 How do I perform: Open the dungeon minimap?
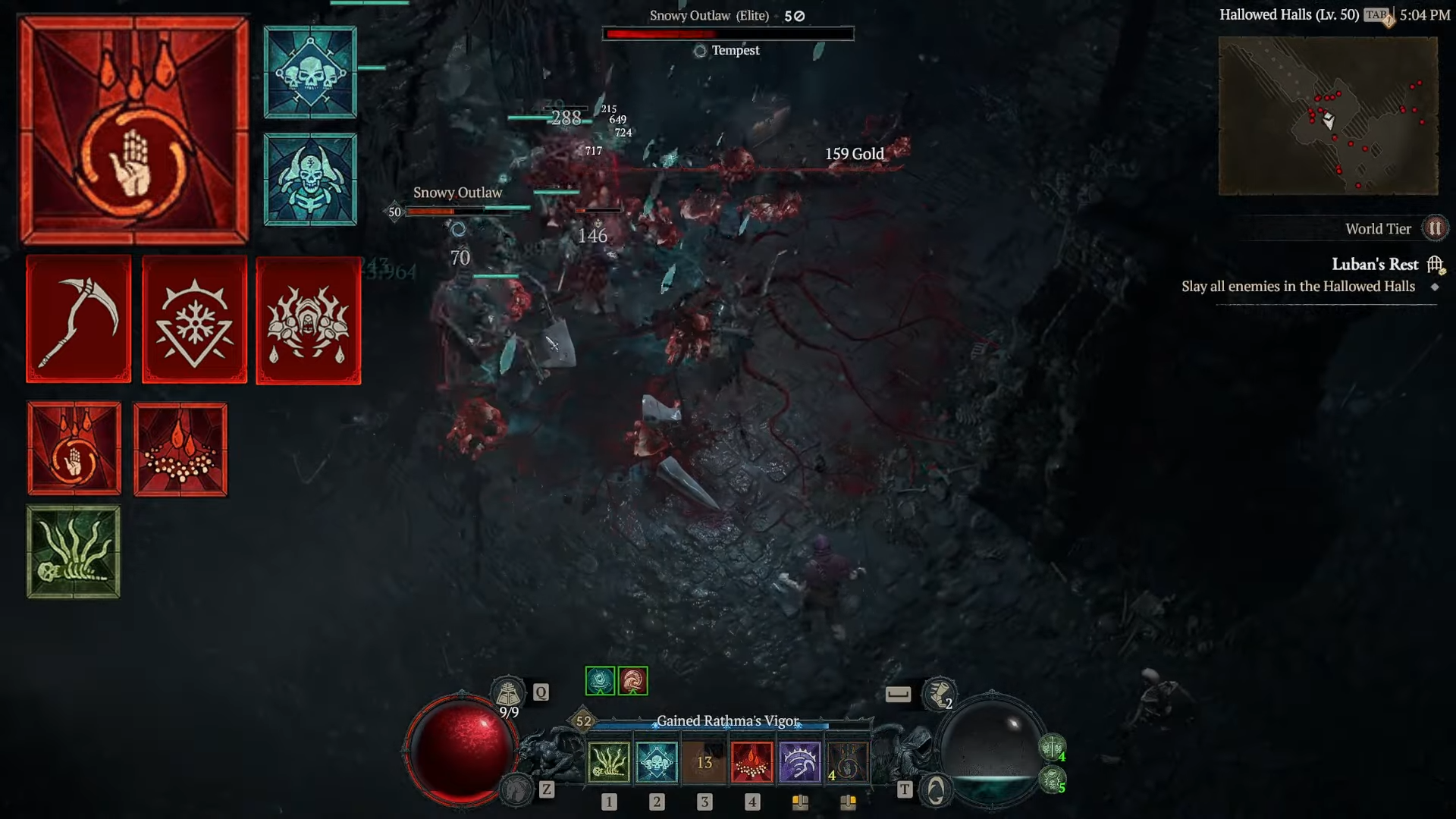1328,116
